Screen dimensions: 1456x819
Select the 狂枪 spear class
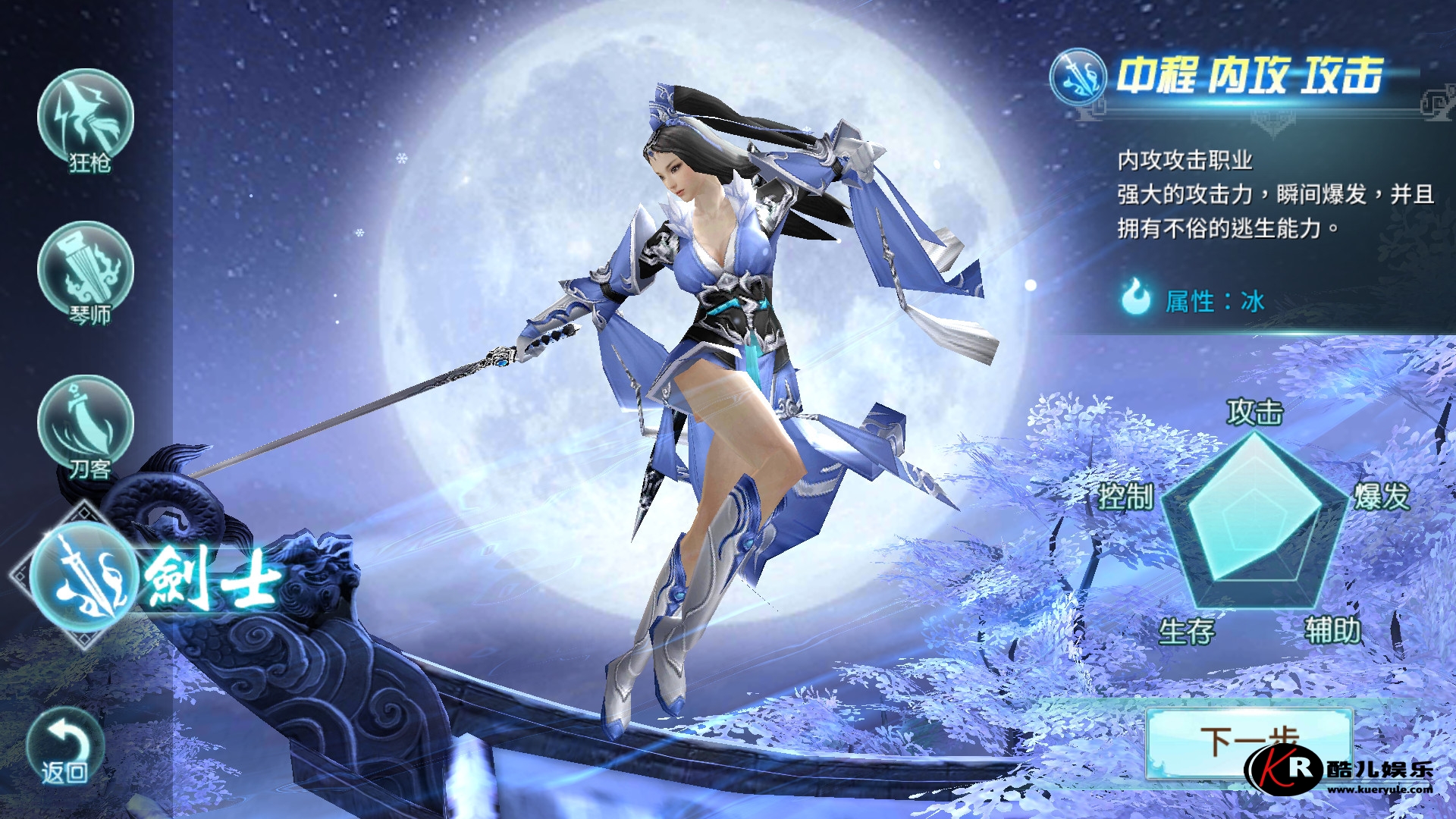(x=86, y=118)
